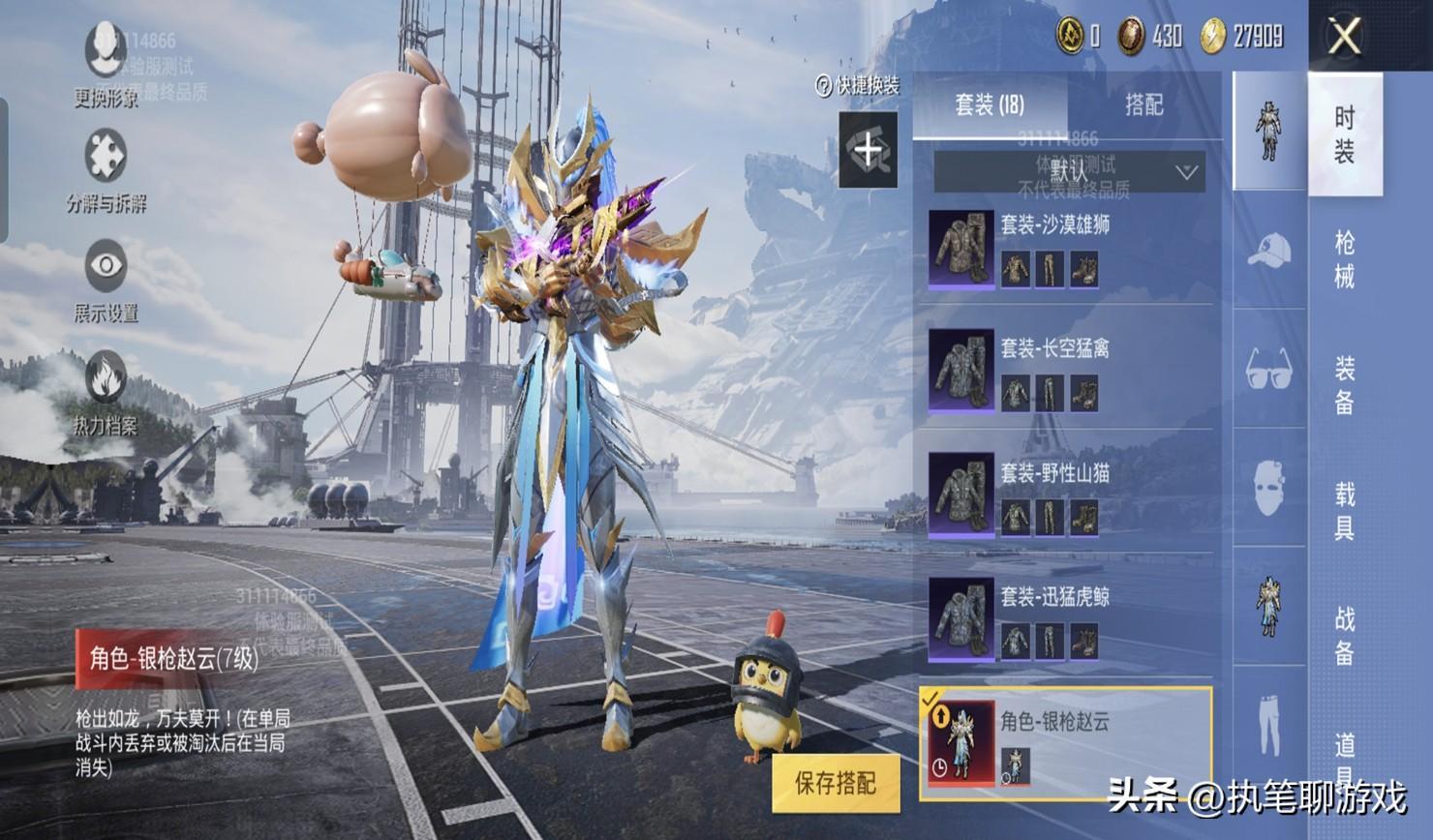The width and height of the screenshot is (1433, 840).
Task: Open 展示设置 display settings
Action: pos(106,279)
